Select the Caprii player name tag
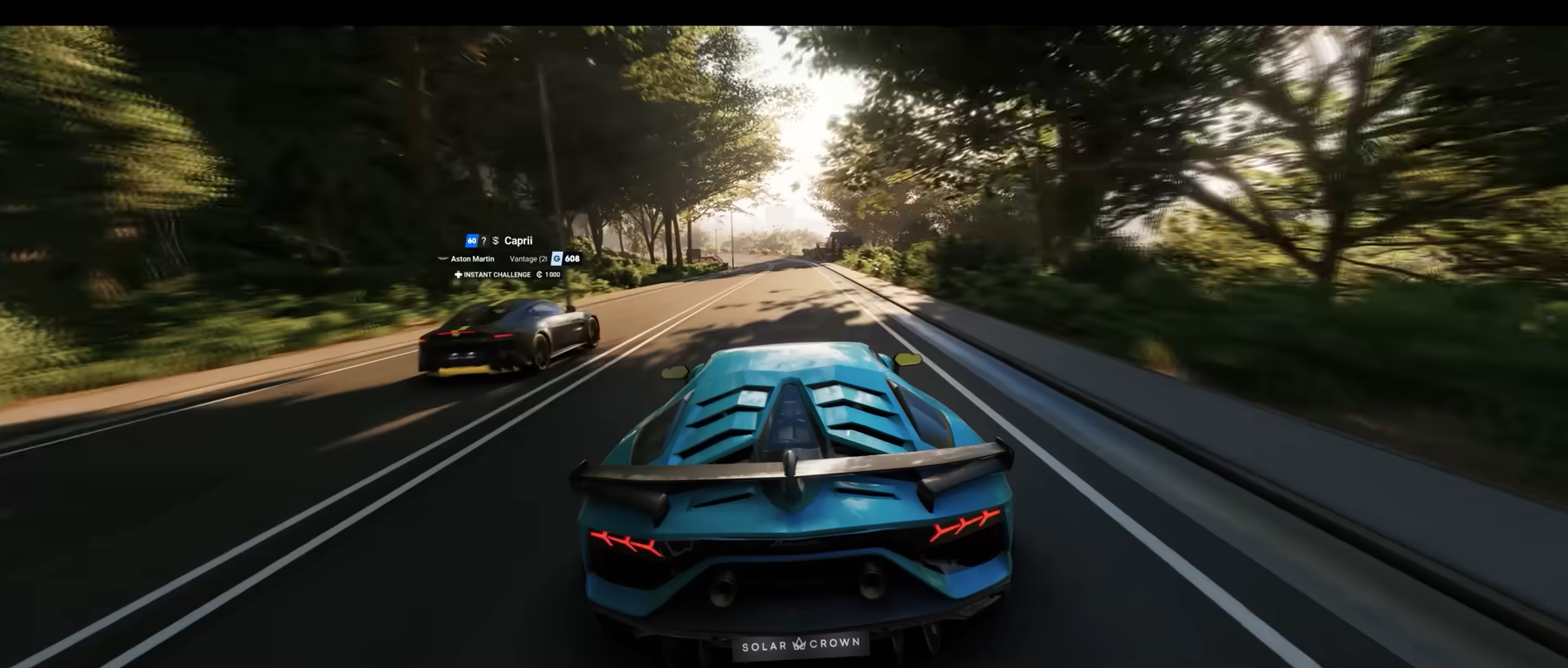1568x668 pixels. pos(518,241)
